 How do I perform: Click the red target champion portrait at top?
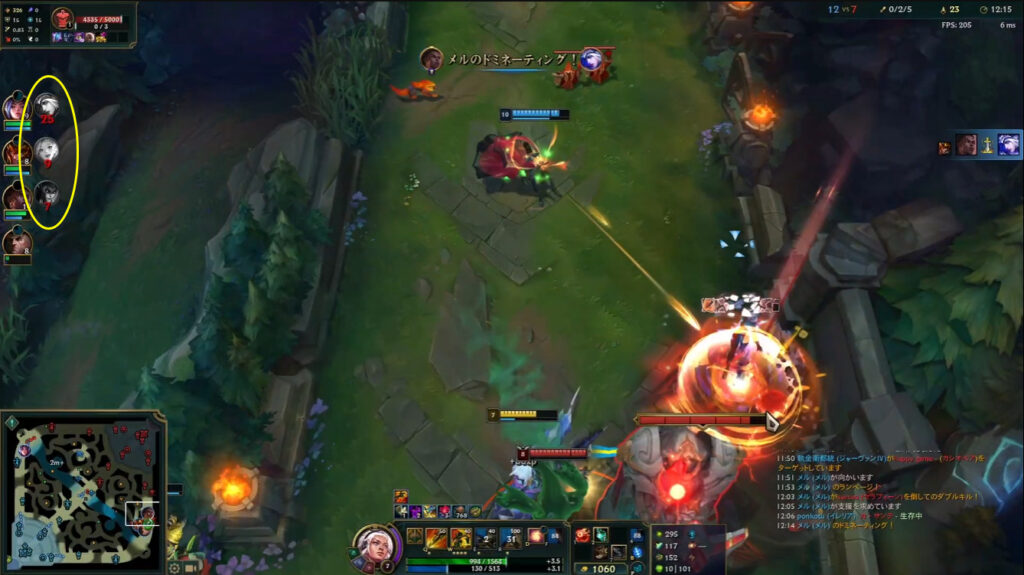click(x=63, y=18)
